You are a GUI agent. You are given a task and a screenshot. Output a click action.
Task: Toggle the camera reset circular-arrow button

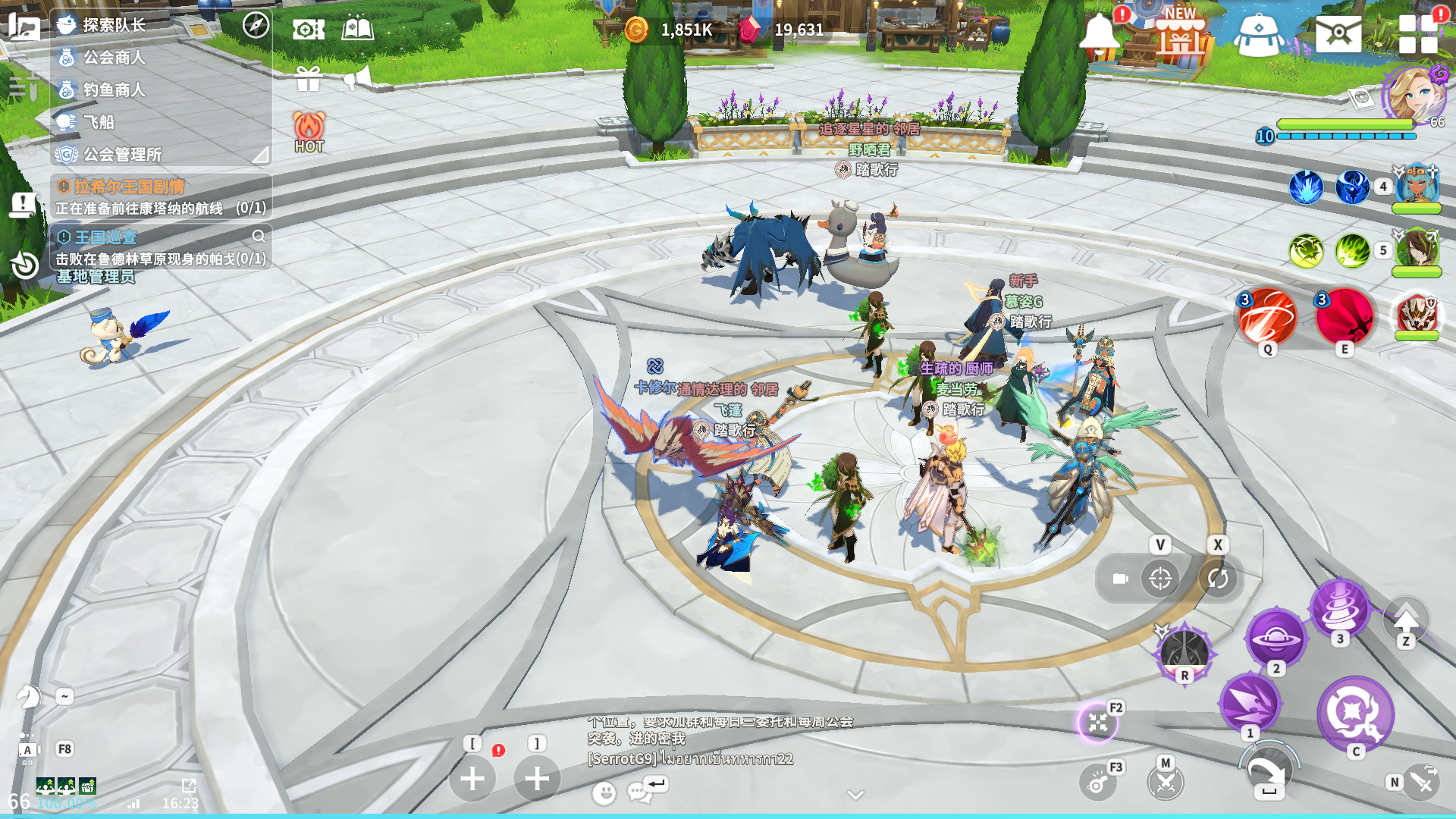tap(1218, 579)
